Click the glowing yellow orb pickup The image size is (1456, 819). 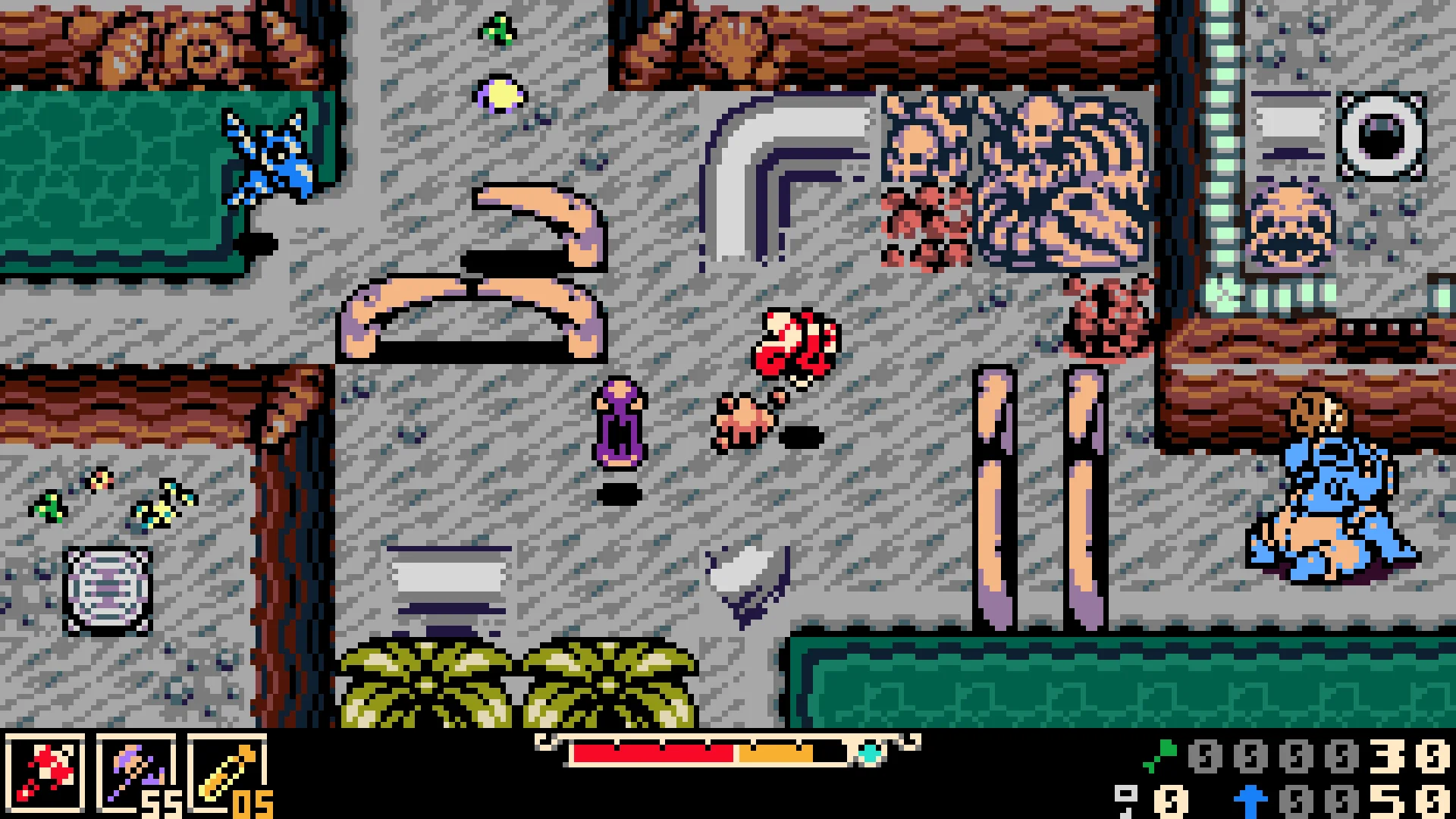[x=497, y=95]
